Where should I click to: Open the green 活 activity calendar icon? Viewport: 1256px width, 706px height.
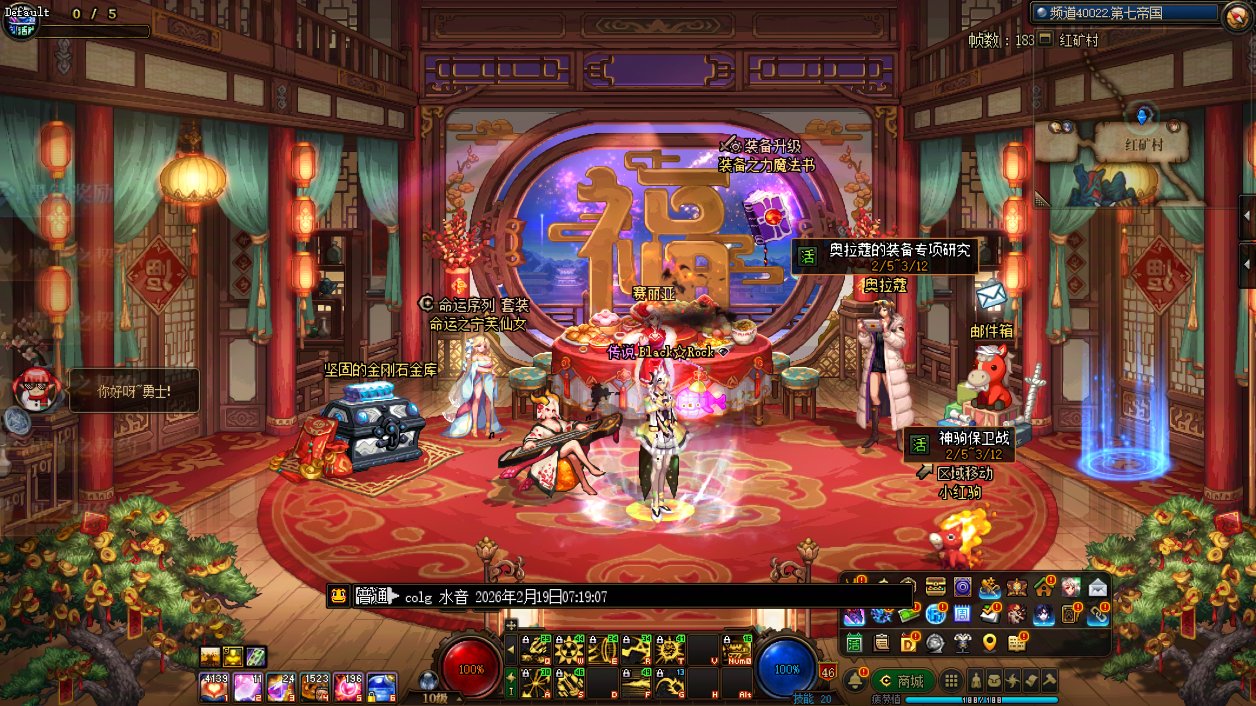[854, 642]
